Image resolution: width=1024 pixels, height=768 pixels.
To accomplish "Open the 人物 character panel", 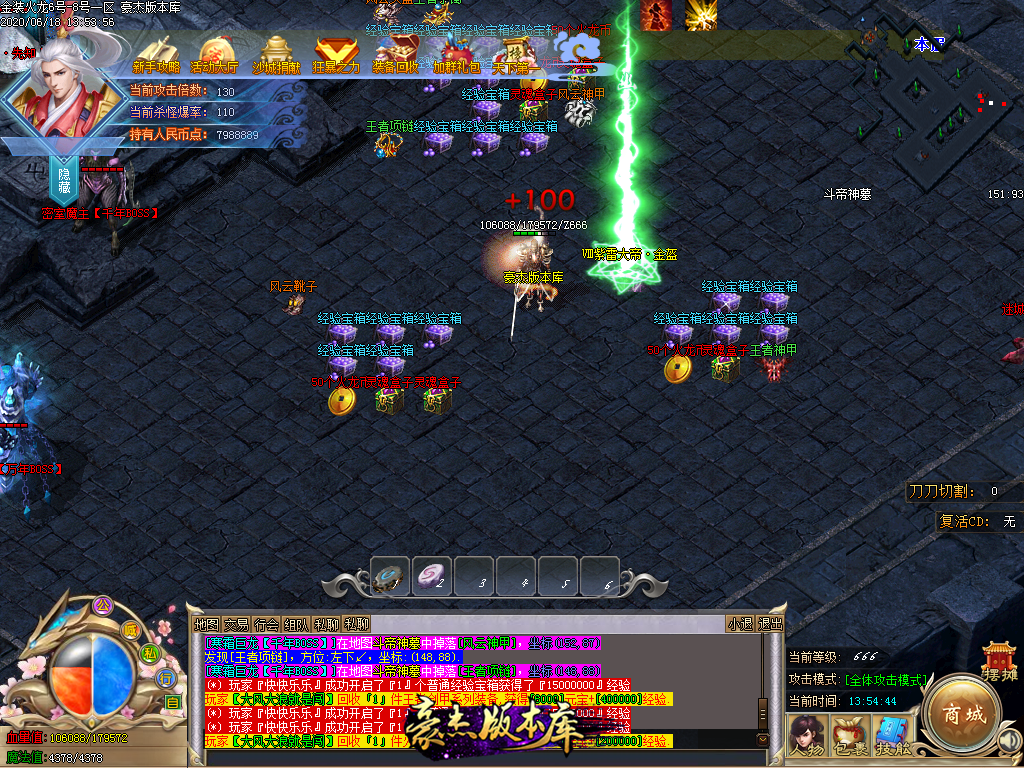I will (806, 735).
